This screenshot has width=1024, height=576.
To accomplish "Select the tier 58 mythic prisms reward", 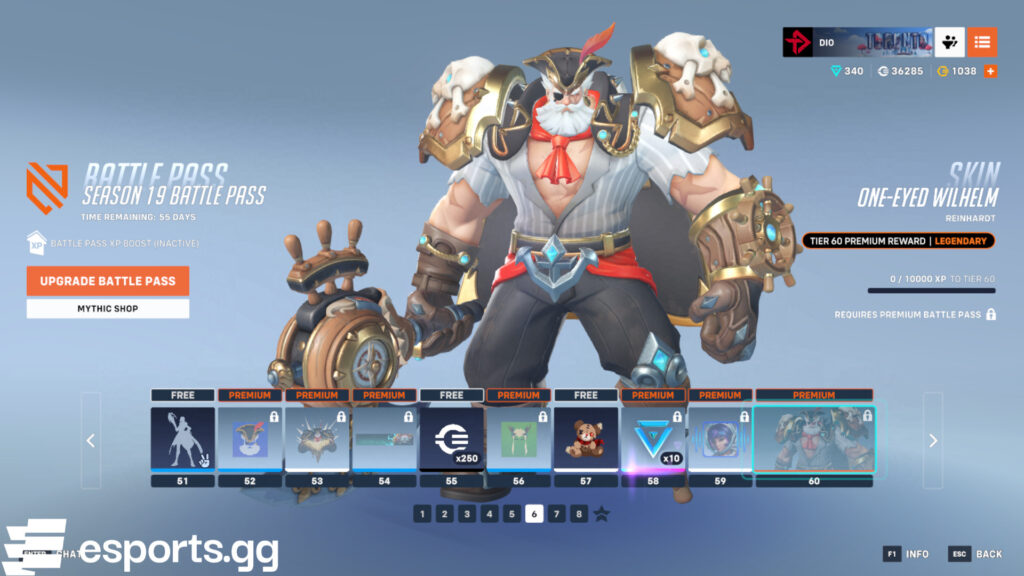I will pos(653,438).
